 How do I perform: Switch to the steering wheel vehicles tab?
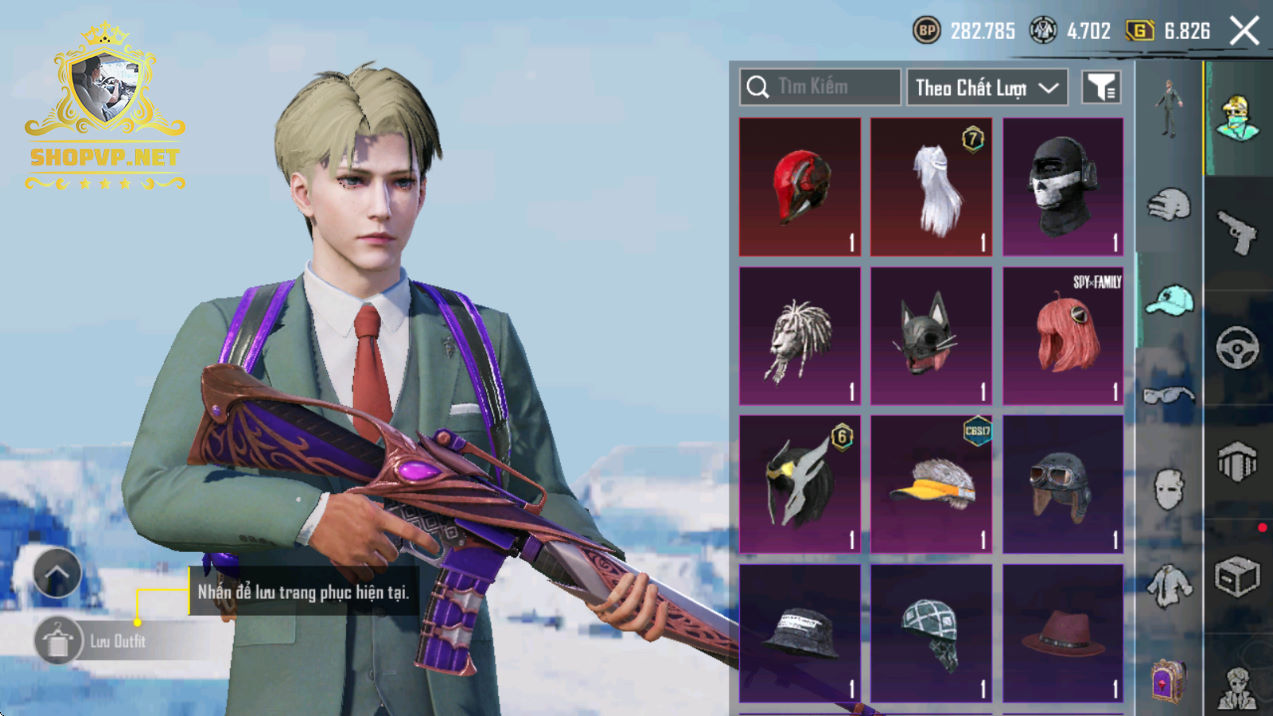pyautogui.click(x=1238, y=348)
